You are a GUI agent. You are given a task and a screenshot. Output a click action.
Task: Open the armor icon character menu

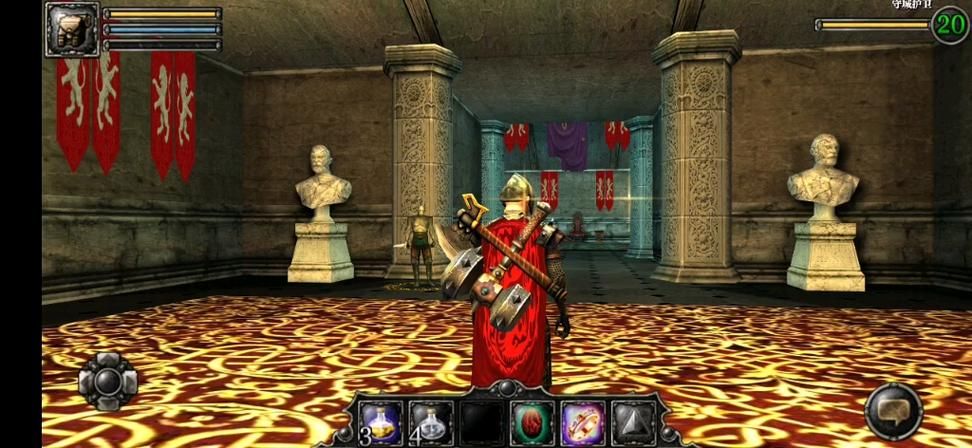coord(72,29)
